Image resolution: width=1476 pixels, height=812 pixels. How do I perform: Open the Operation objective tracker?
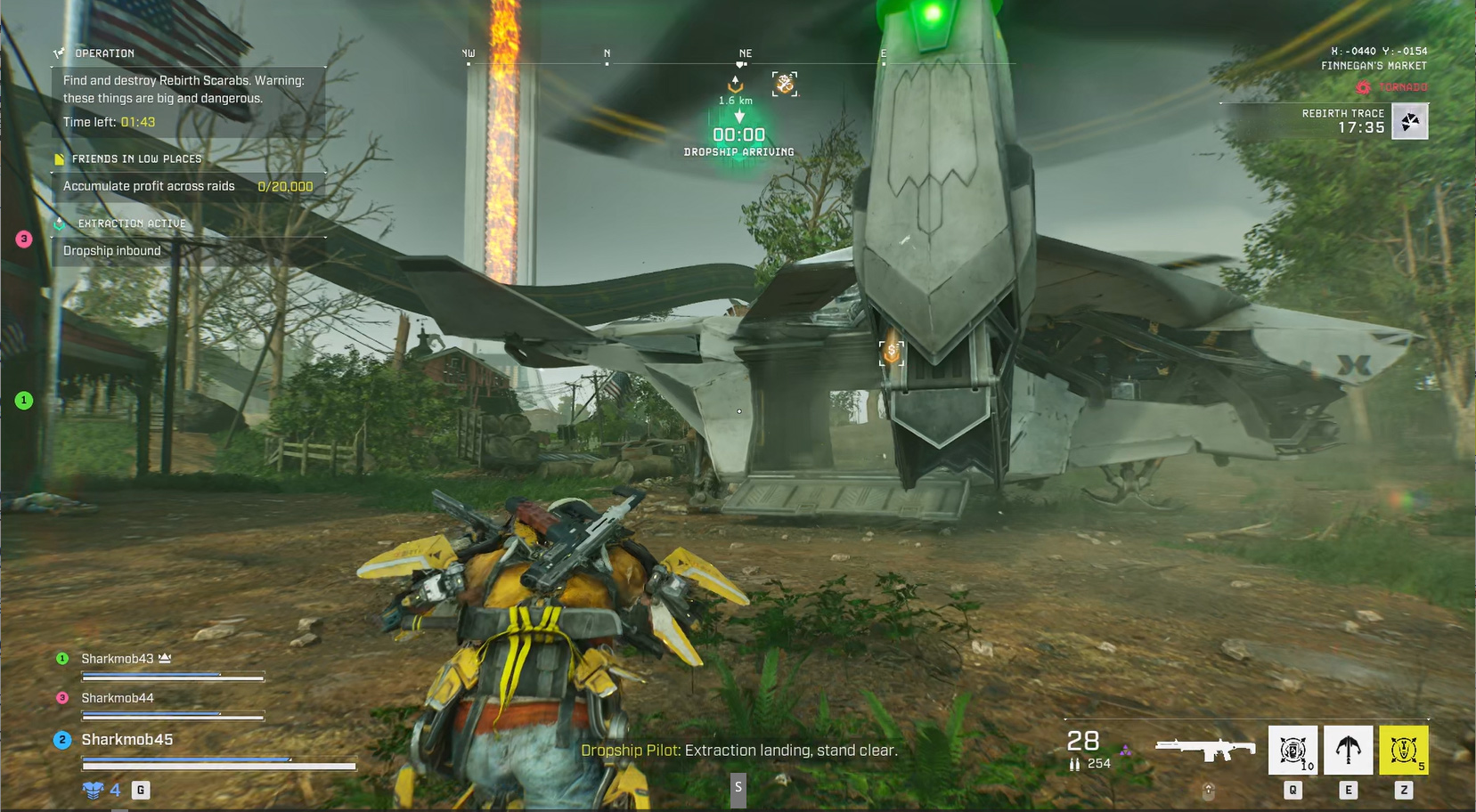click(x=104, y=53)
